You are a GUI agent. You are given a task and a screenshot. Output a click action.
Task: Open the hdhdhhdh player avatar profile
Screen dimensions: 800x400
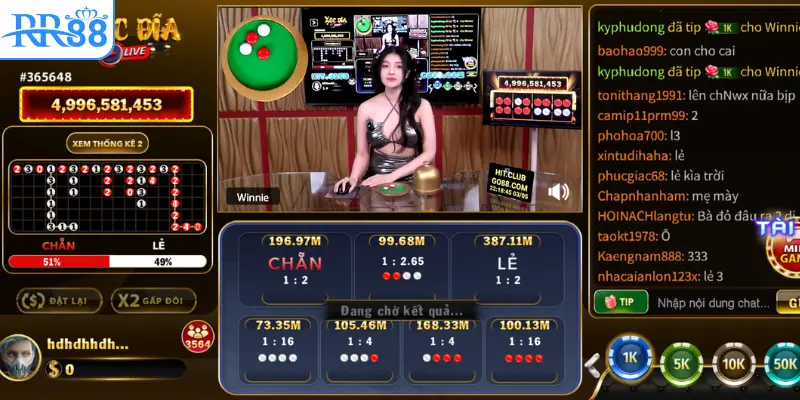tap(23, 355)
